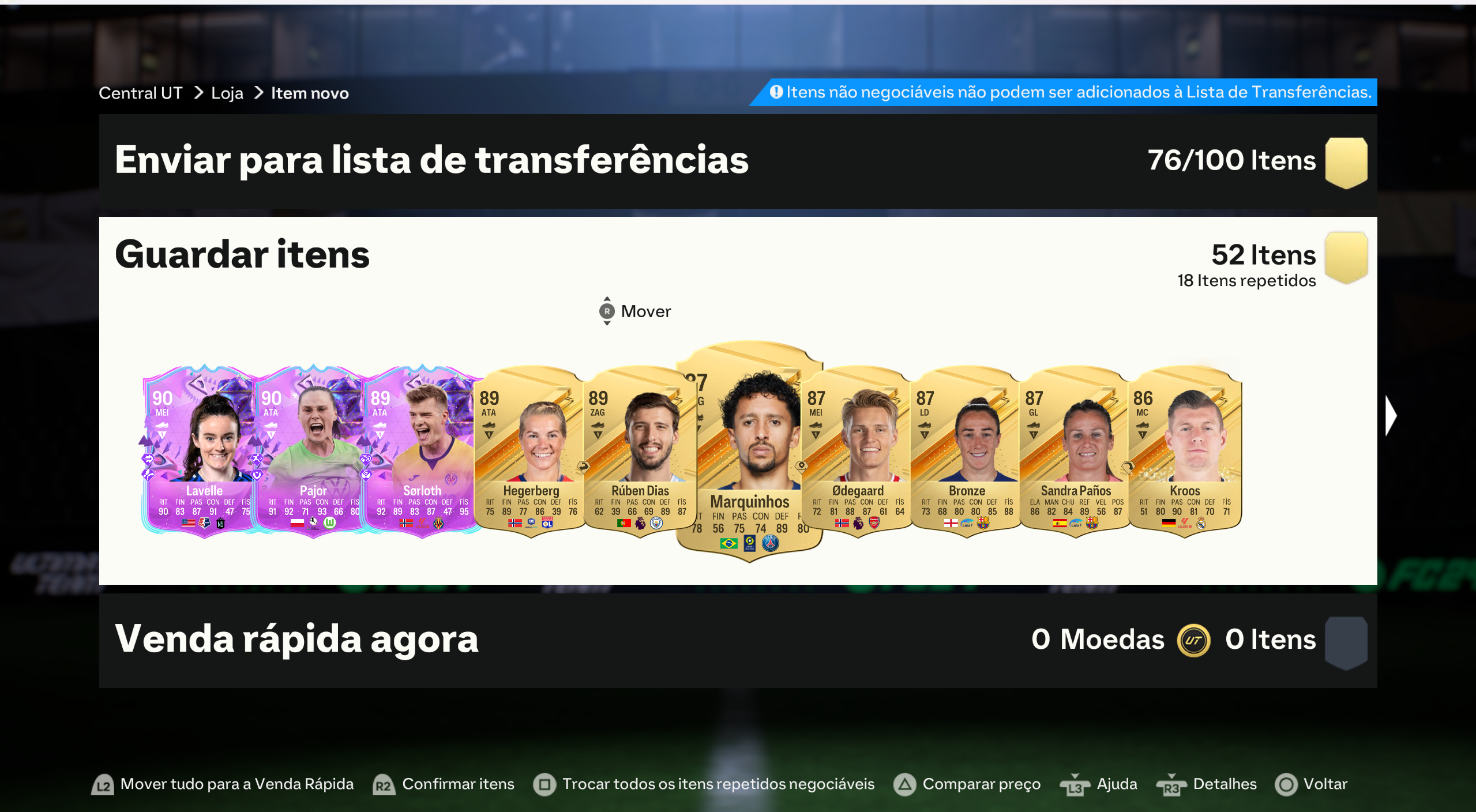Screen dimensions: 1476x812
Task: Click the alert icon in the notification banner
Action: 776,91
